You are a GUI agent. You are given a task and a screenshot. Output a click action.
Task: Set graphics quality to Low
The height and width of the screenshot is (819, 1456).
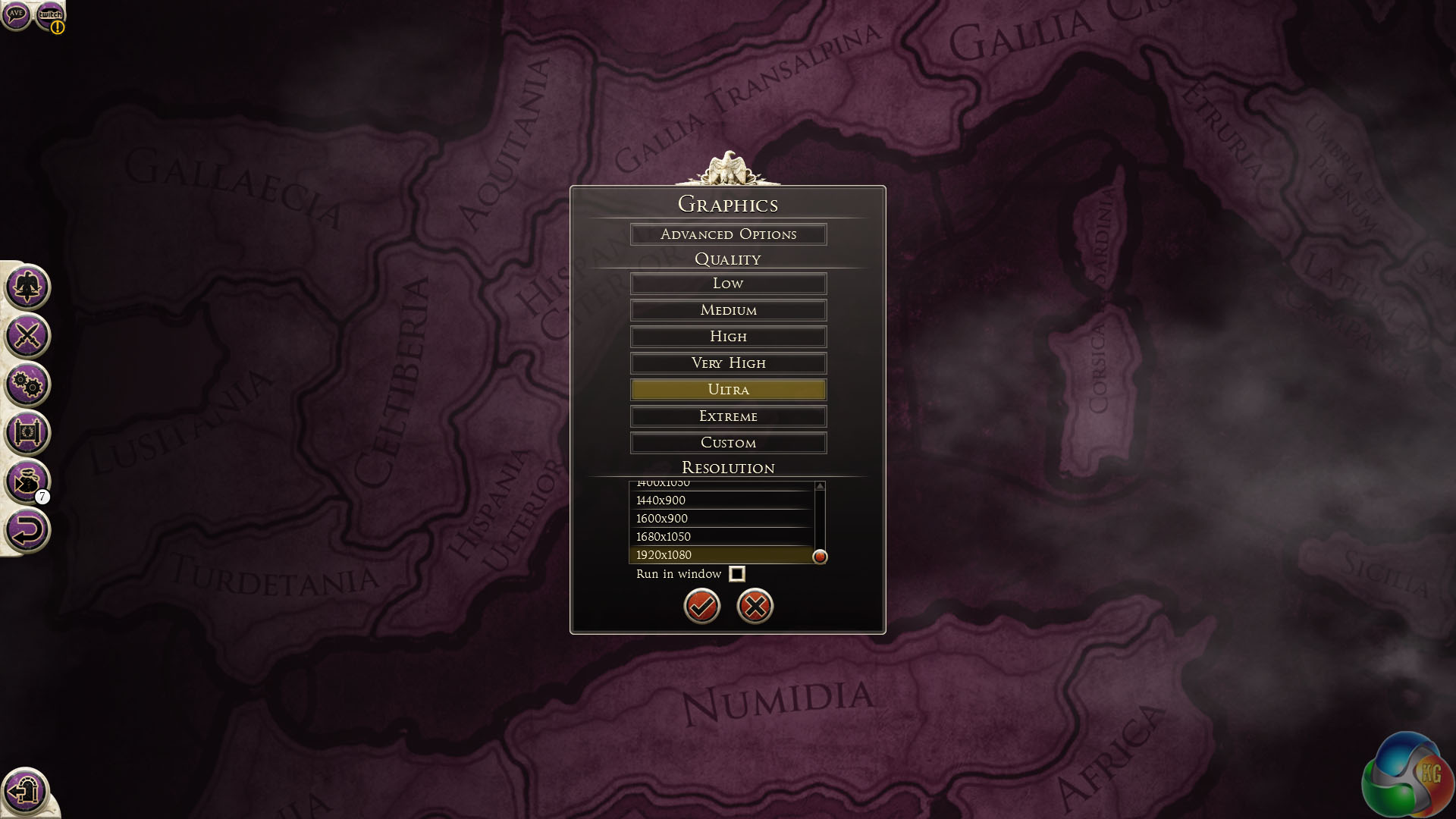click(x=728, y=284)
